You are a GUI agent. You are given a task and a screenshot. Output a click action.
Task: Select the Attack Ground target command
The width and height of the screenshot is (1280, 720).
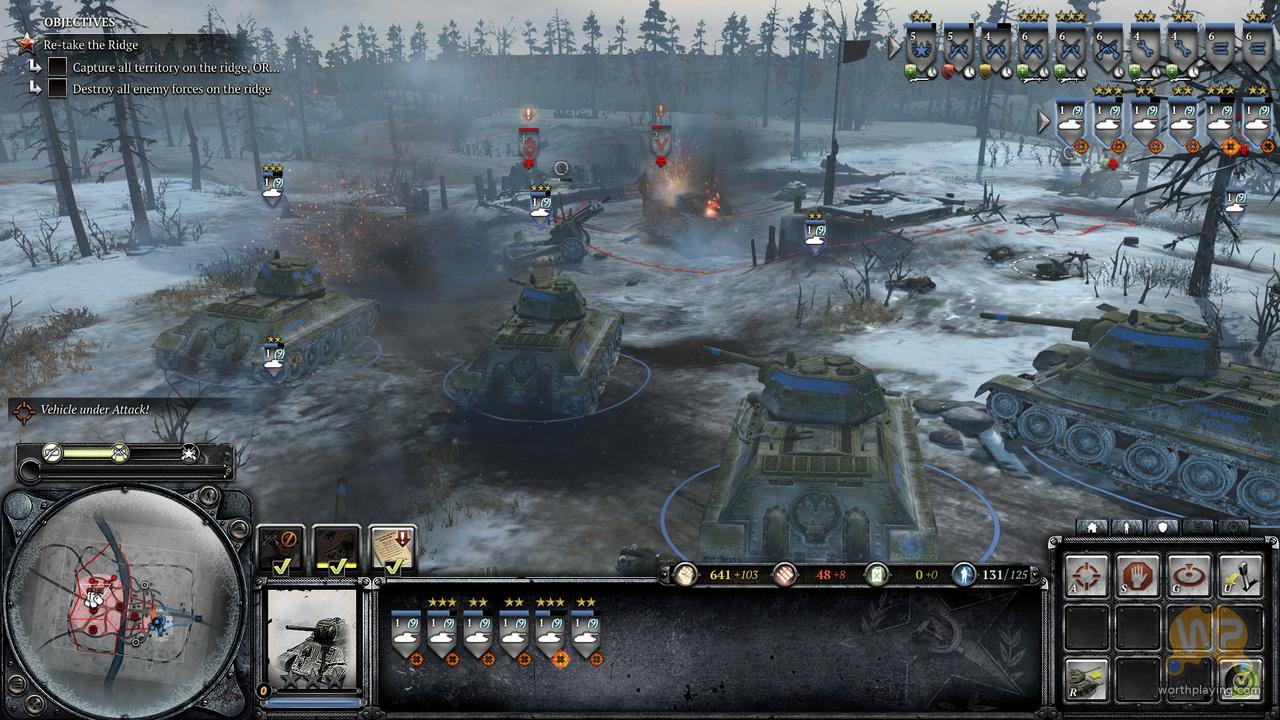click(x=1189, y=577)
